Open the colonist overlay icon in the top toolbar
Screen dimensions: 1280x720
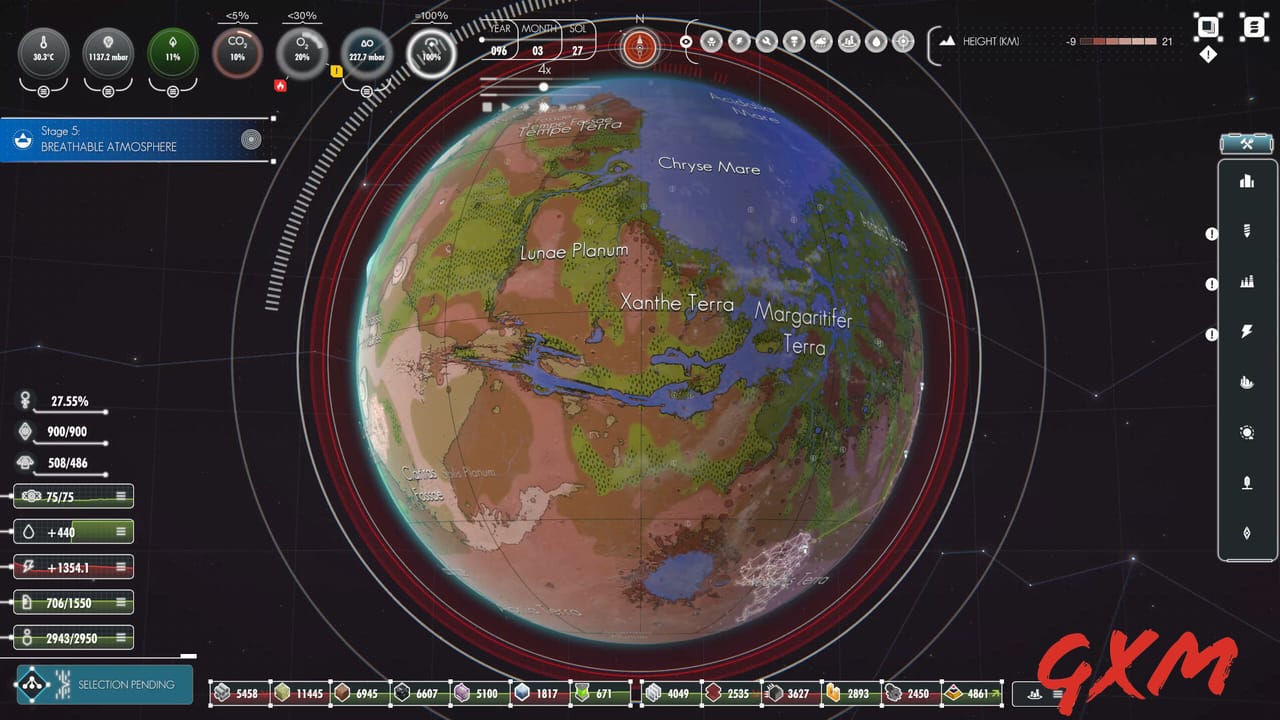(x=711, y=40)
